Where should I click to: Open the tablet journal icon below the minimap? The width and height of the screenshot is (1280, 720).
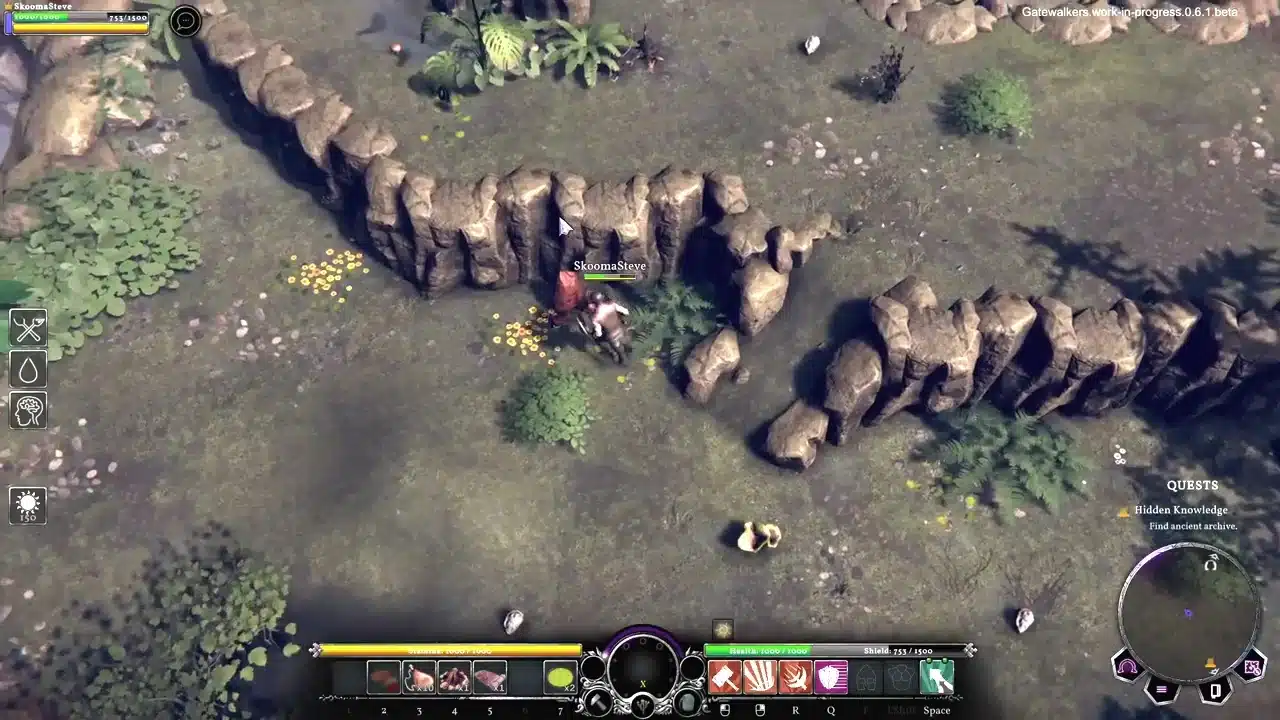[1215, 690]
